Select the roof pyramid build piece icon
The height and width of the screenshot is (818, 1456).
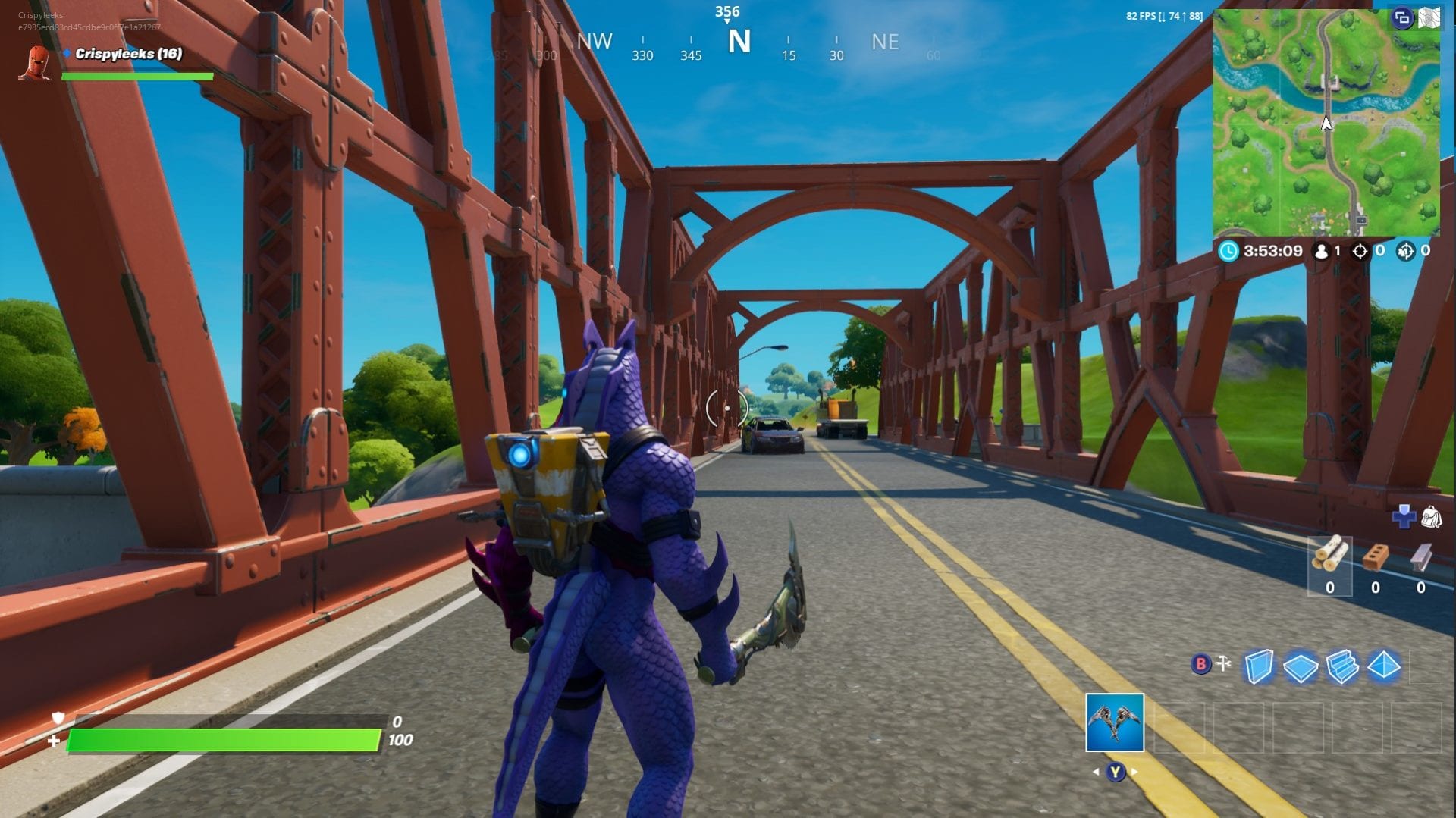(x=1384, y=666)
